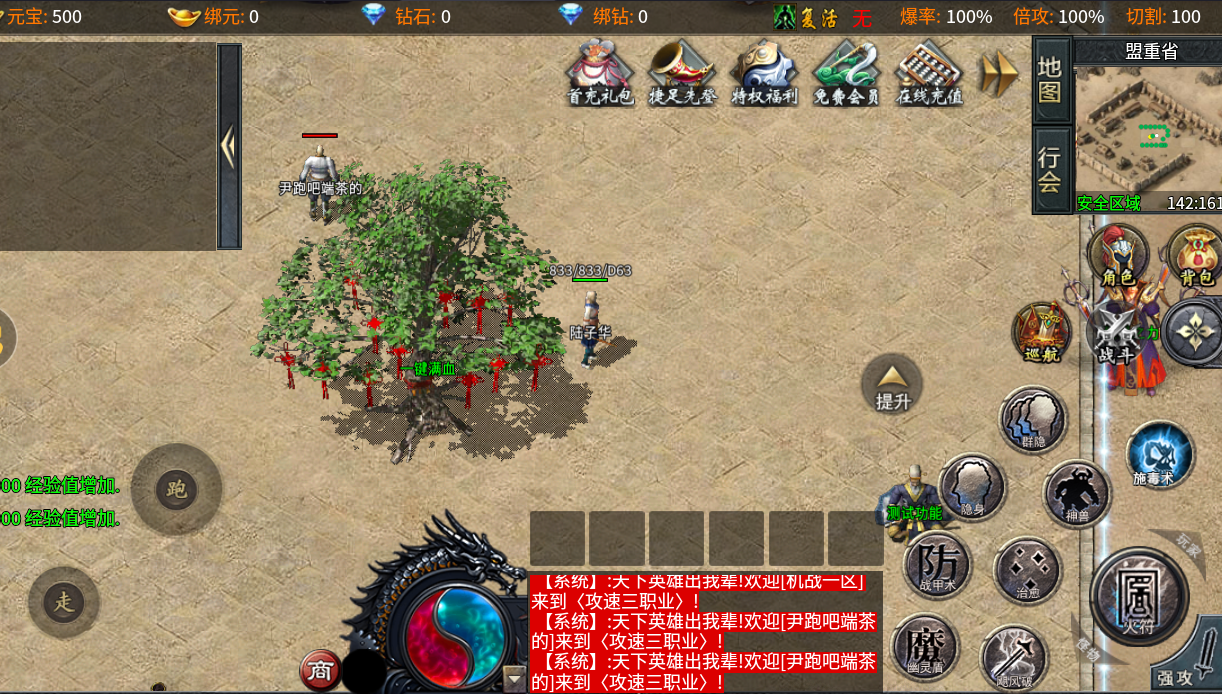Open the 角色 character sheet

pos(1118,255)
